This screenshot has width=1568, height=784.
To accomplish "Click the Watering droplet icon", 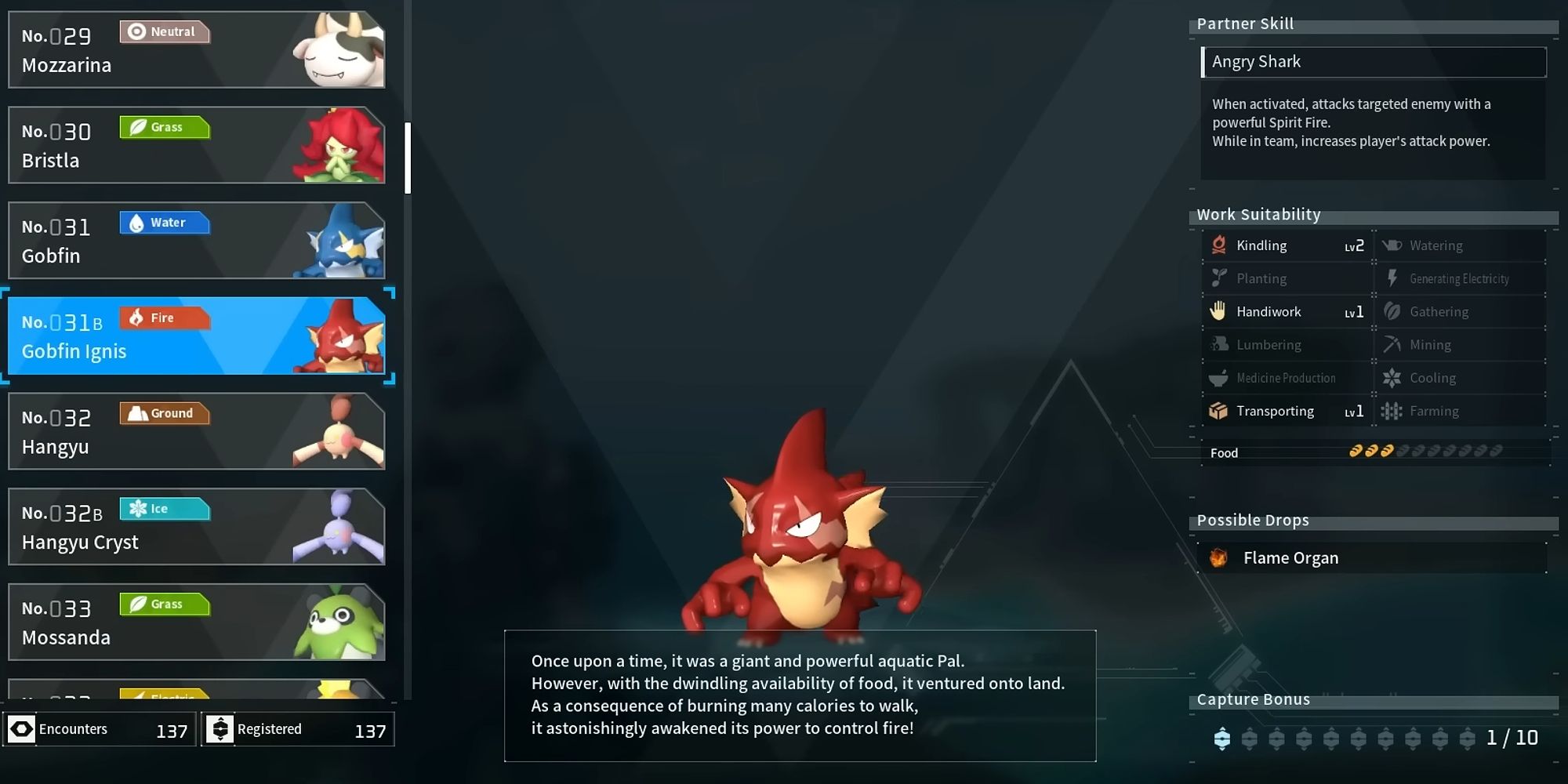I will click(x=1392, y=245).
